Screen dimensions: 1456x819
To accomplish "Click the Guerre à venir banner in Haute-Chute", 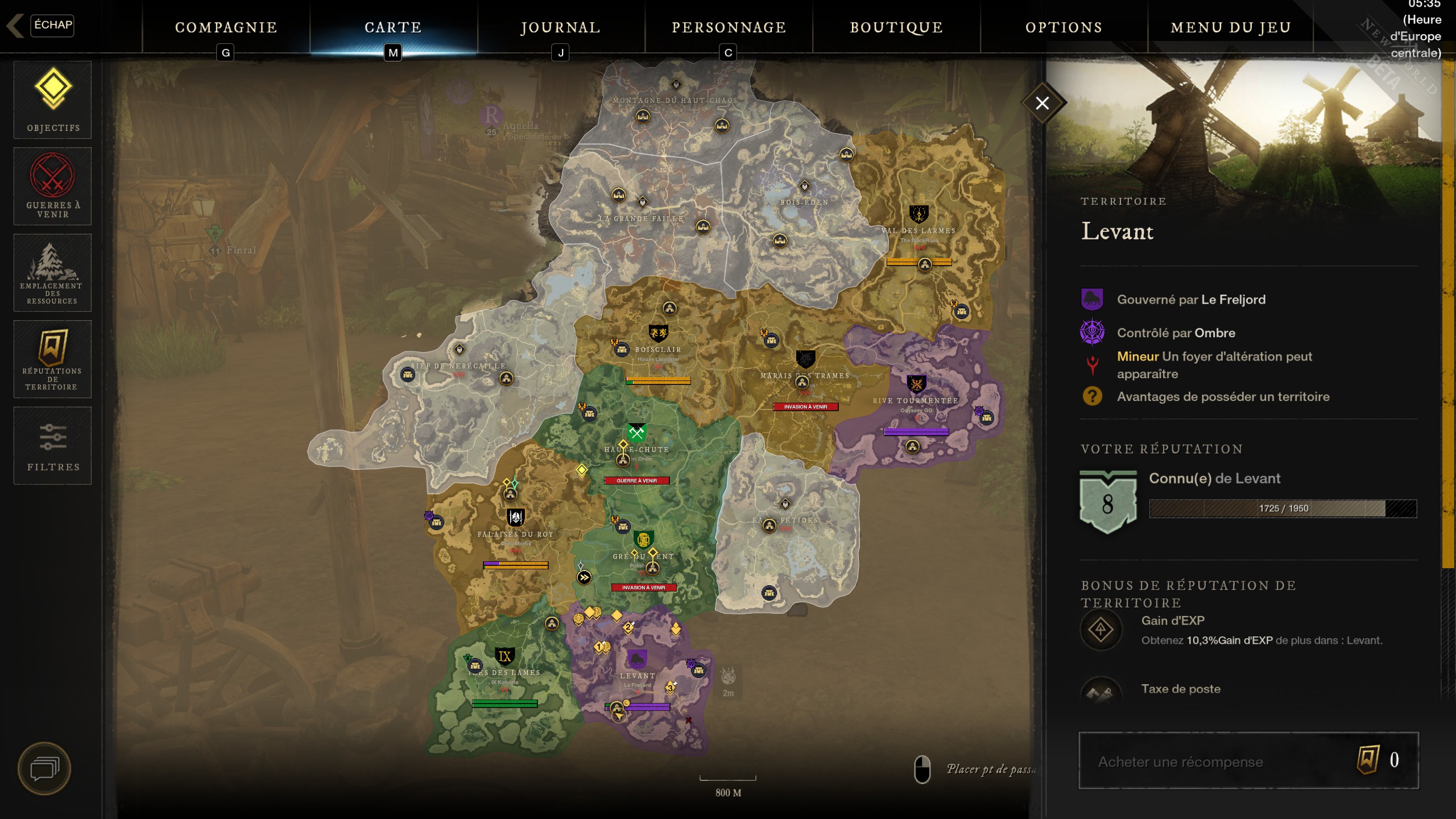I will (x=636, y=481).
